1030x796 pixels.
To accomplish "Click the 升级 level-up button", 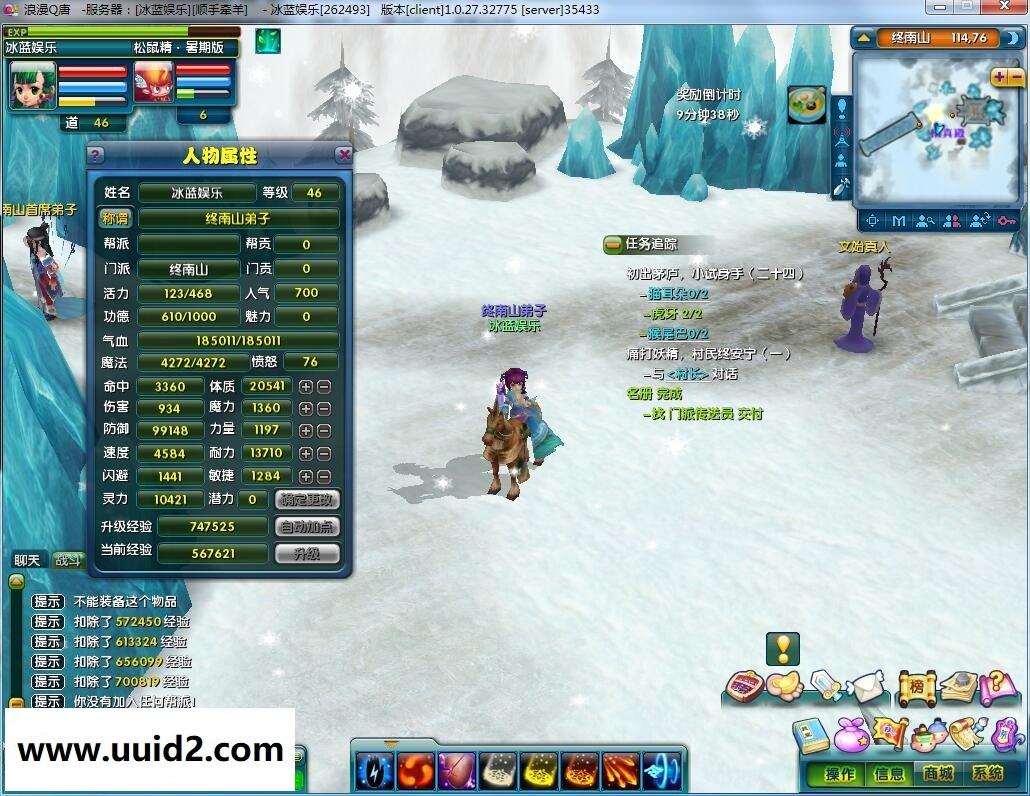I will [x=307, y=553].
